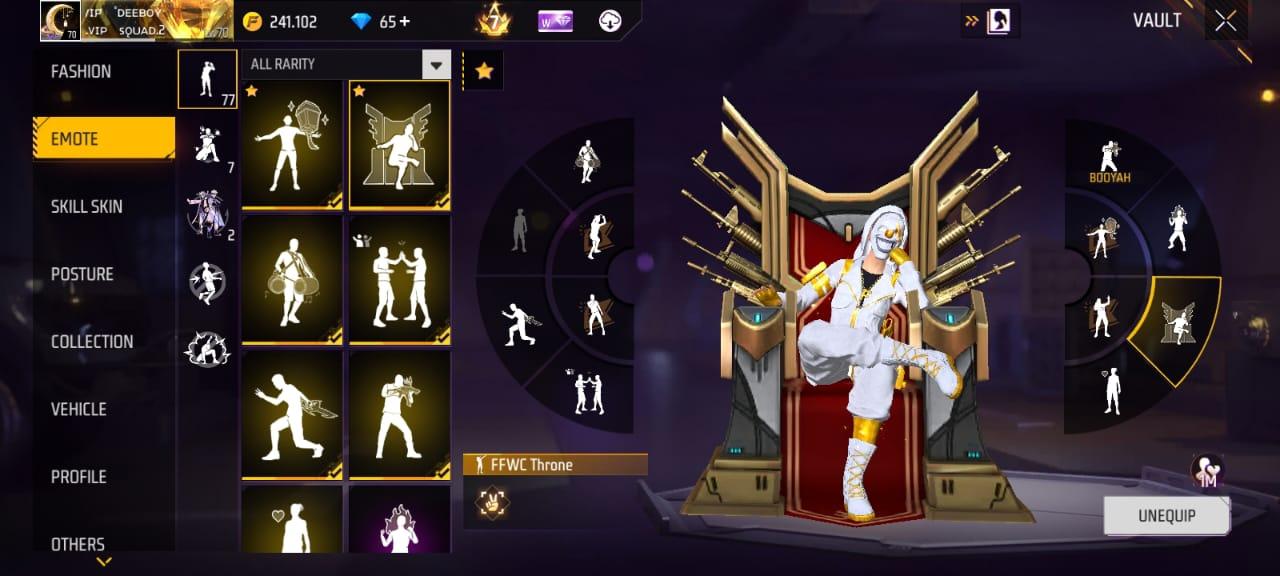1280x576 pixels.
Task: Add diamonds with the plus button
Action: click(x=403, y=22)
